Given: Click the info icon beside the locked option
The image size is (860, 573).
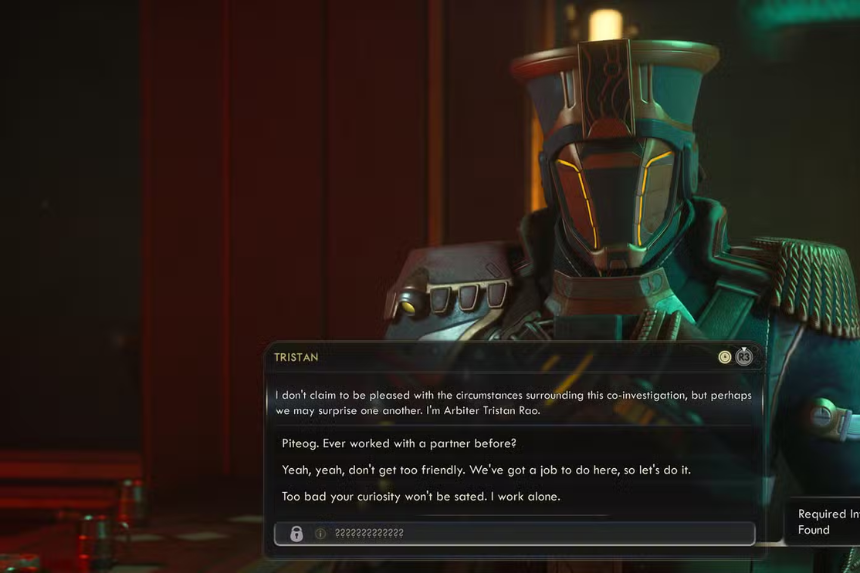Looking at the screenshot, I should pos(321,534).
